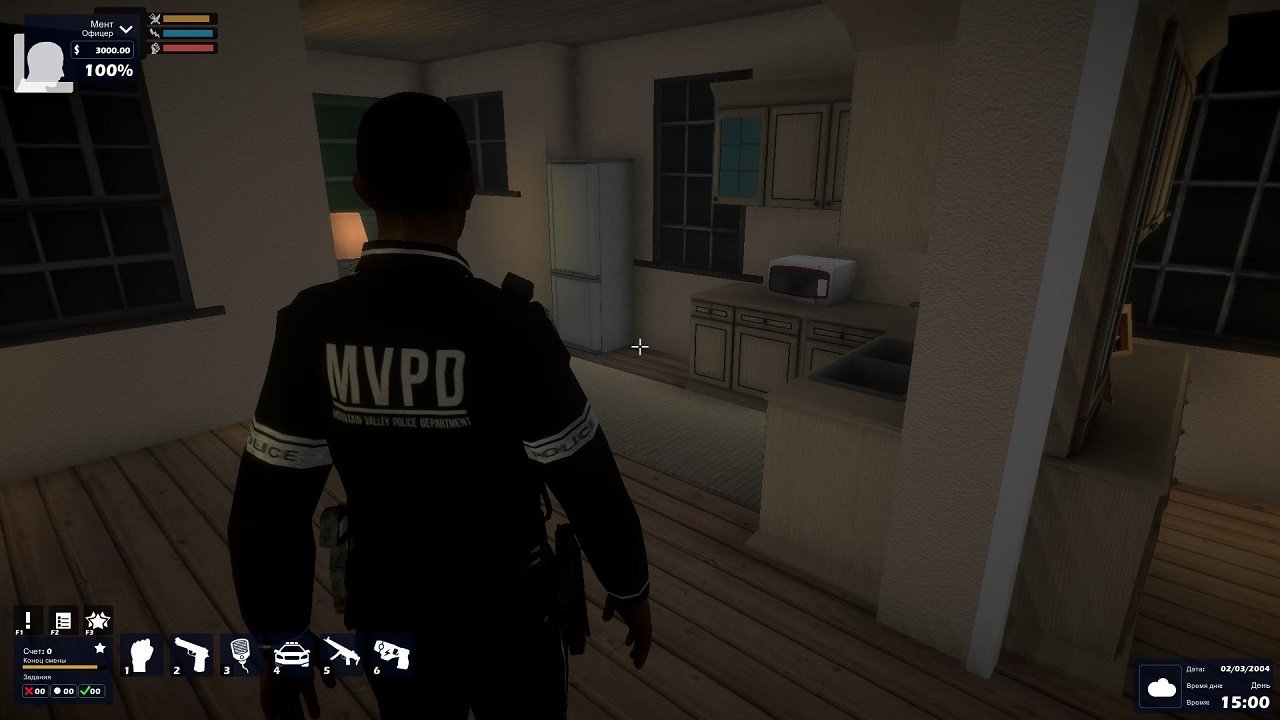Spawn the police car from slot 4
The height and width of the screenshot is (720, 1280).
[x=291, y=654]
